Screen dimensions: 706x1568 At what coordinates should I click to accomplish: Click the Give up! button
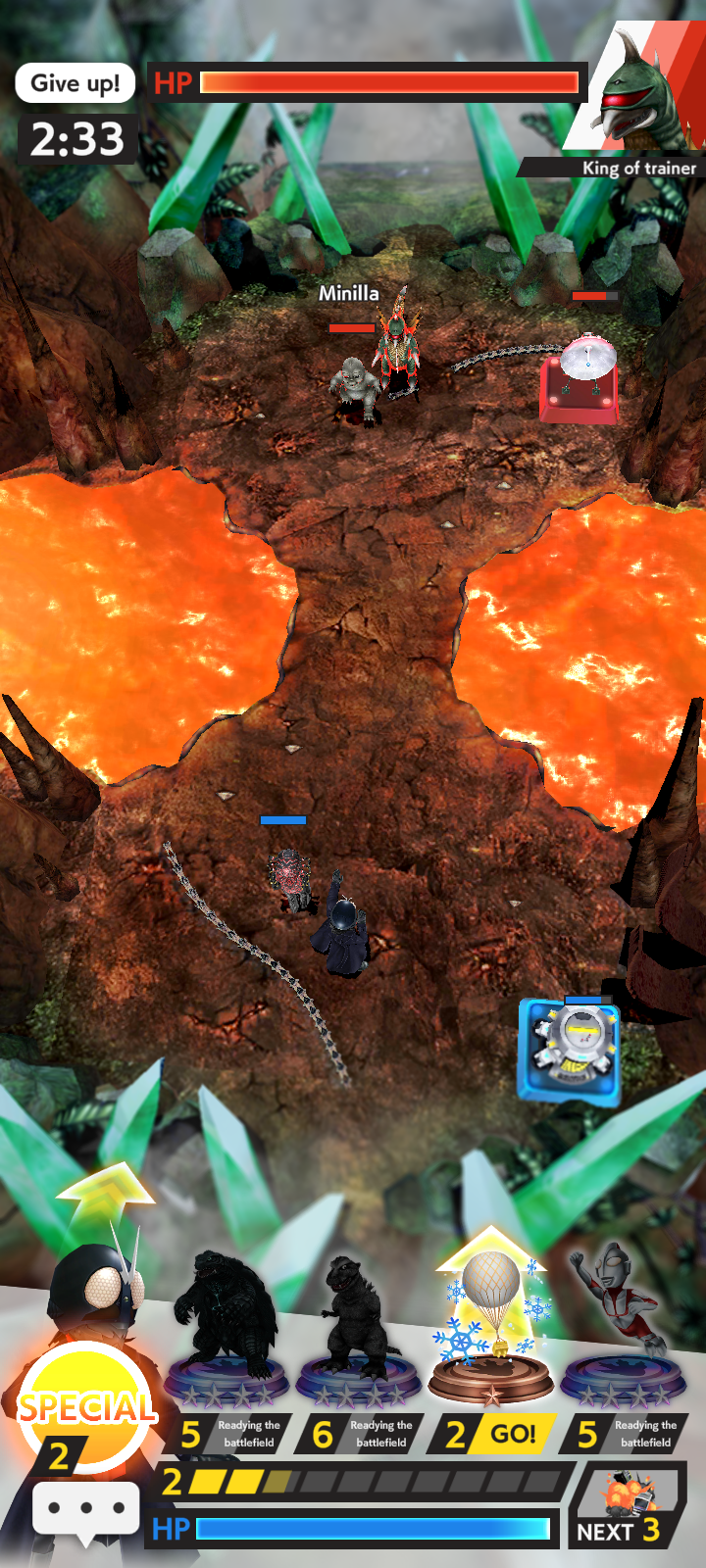pyautogui.click(x=75, y=83)
